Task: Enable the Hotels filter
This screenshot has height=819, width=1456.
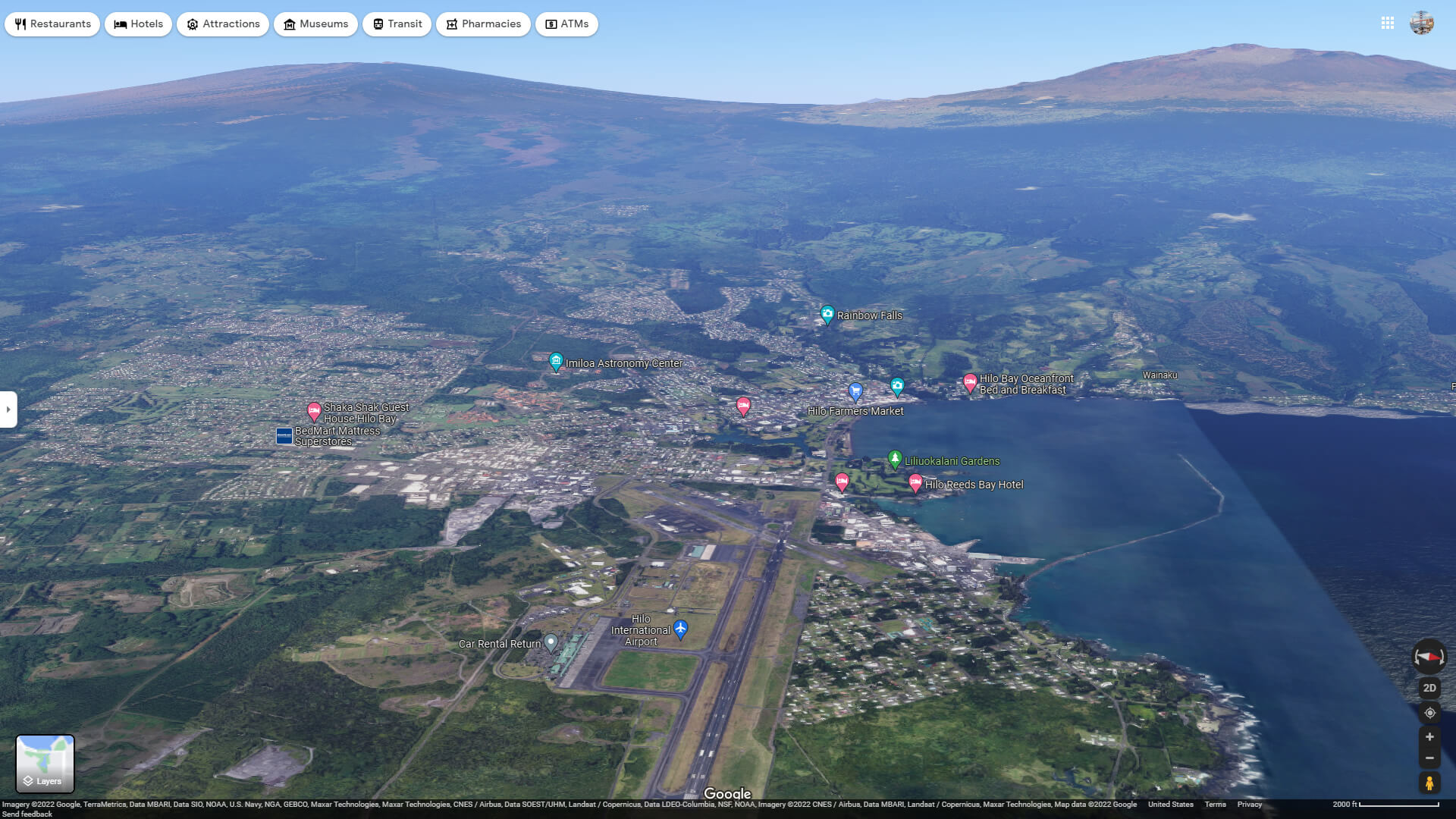Action: pos(138,24)
